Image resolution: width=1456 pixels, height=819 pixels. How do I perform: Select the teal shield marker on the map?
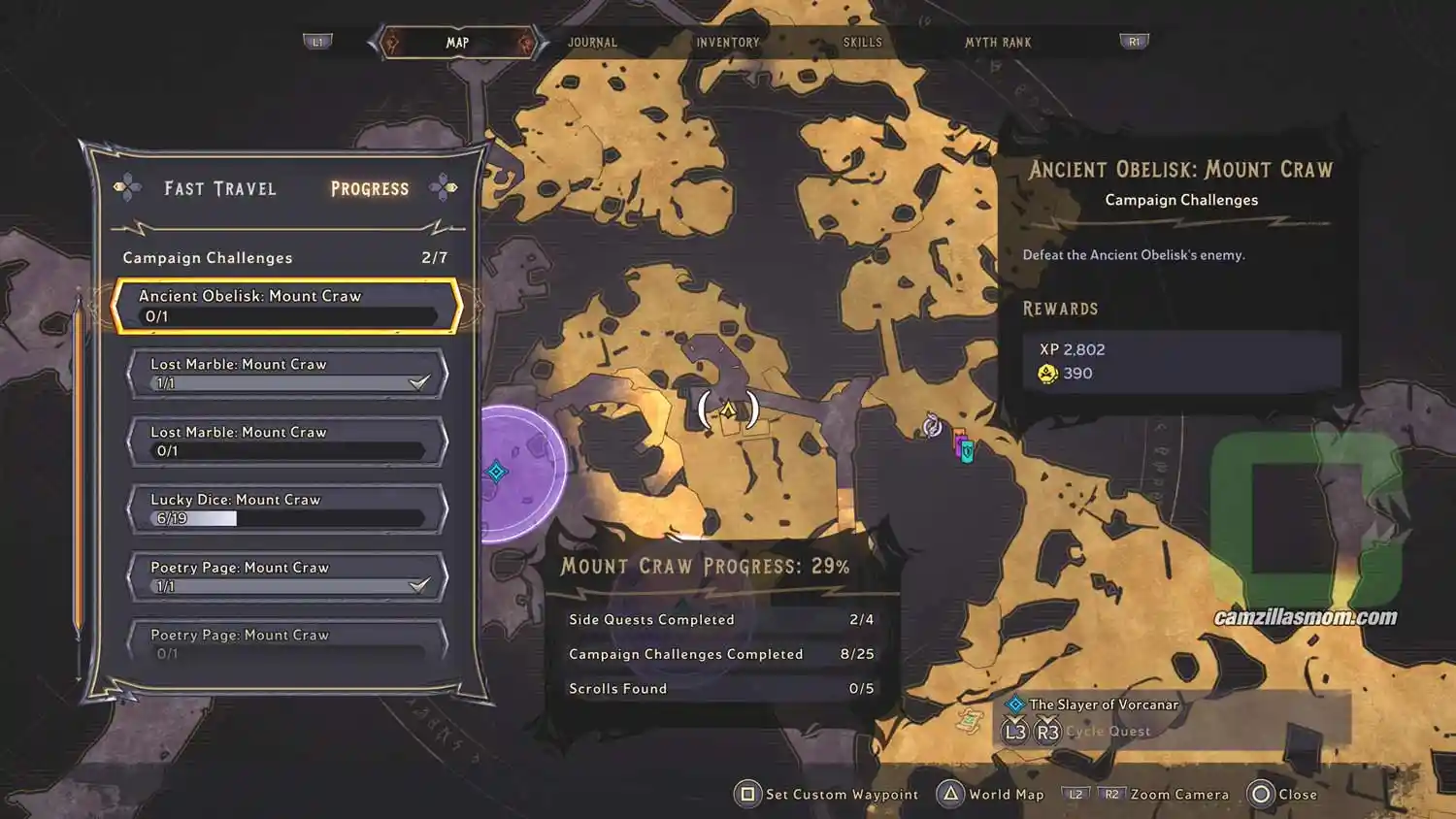tap(967, 451)
